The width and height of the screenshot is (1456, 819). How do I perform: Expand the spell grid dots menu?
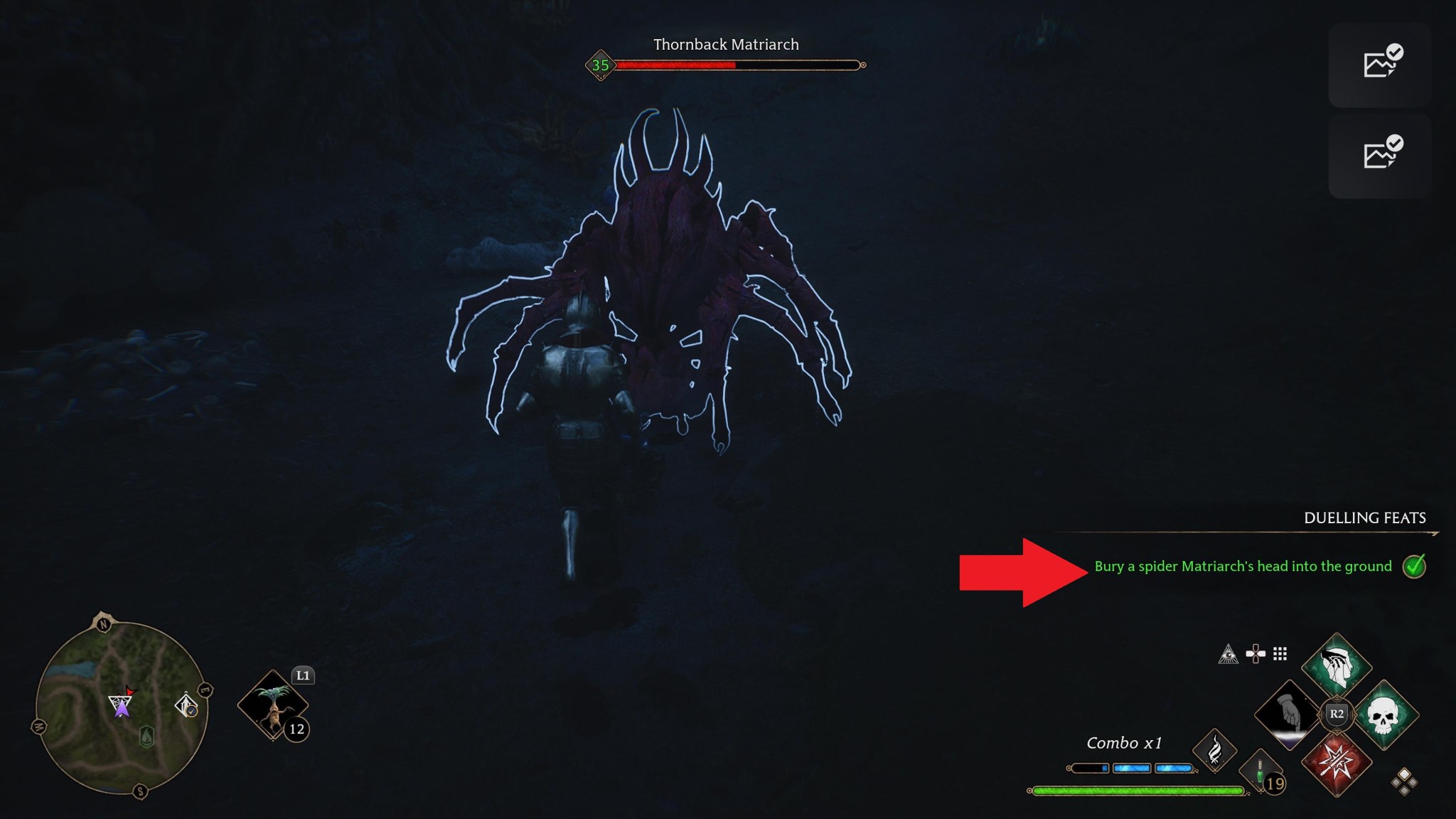point(1279,653)
